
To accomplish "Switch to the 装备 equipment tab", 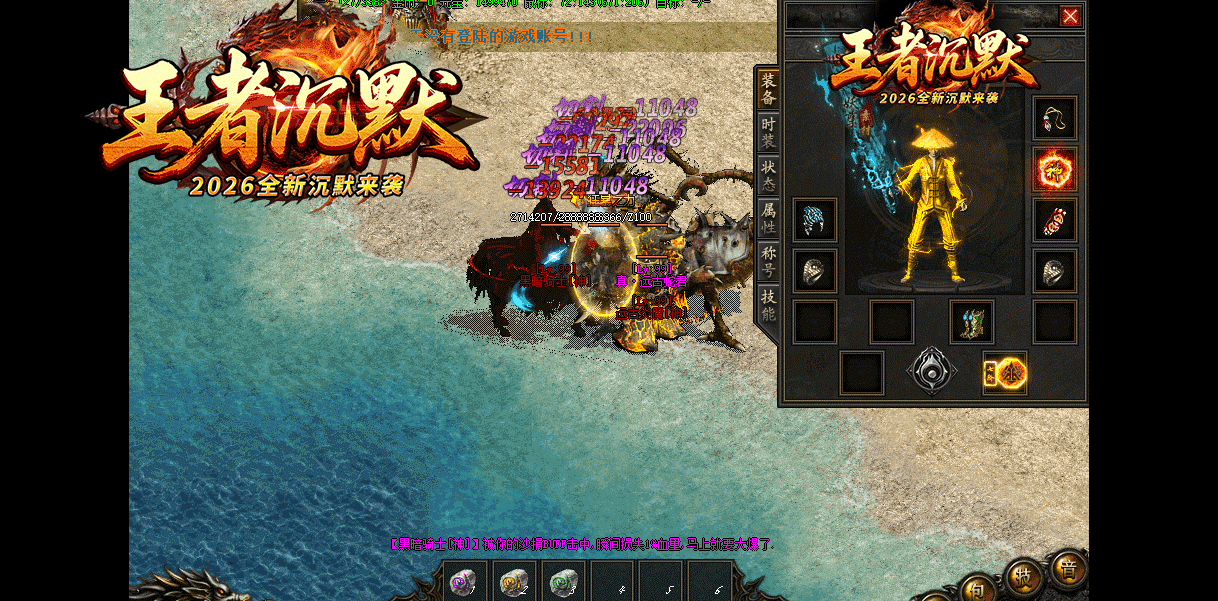I will pos(768,89).
